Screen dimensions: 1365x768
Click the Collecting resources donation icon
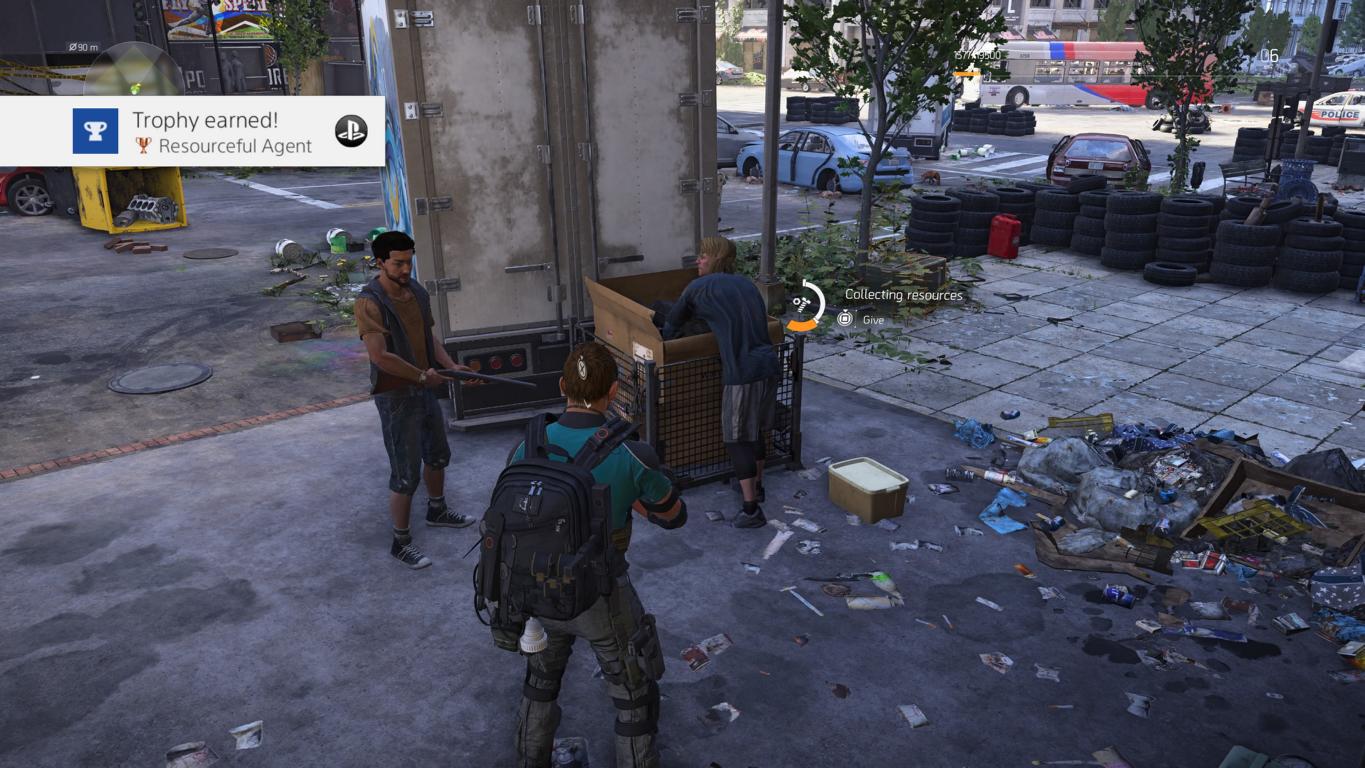[x=803, y=306]
